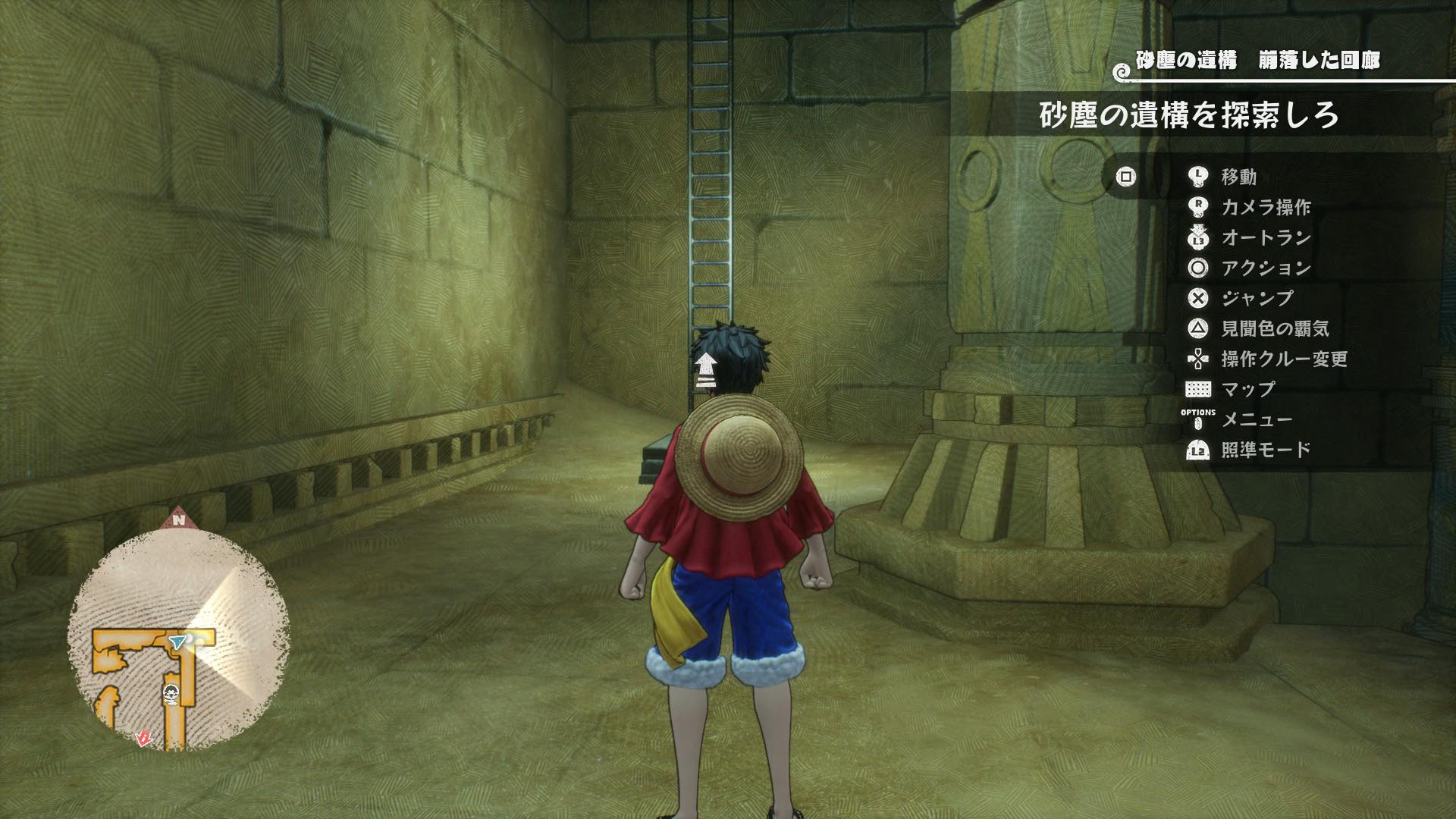Click the red marker on the minimap

[143, 737]
